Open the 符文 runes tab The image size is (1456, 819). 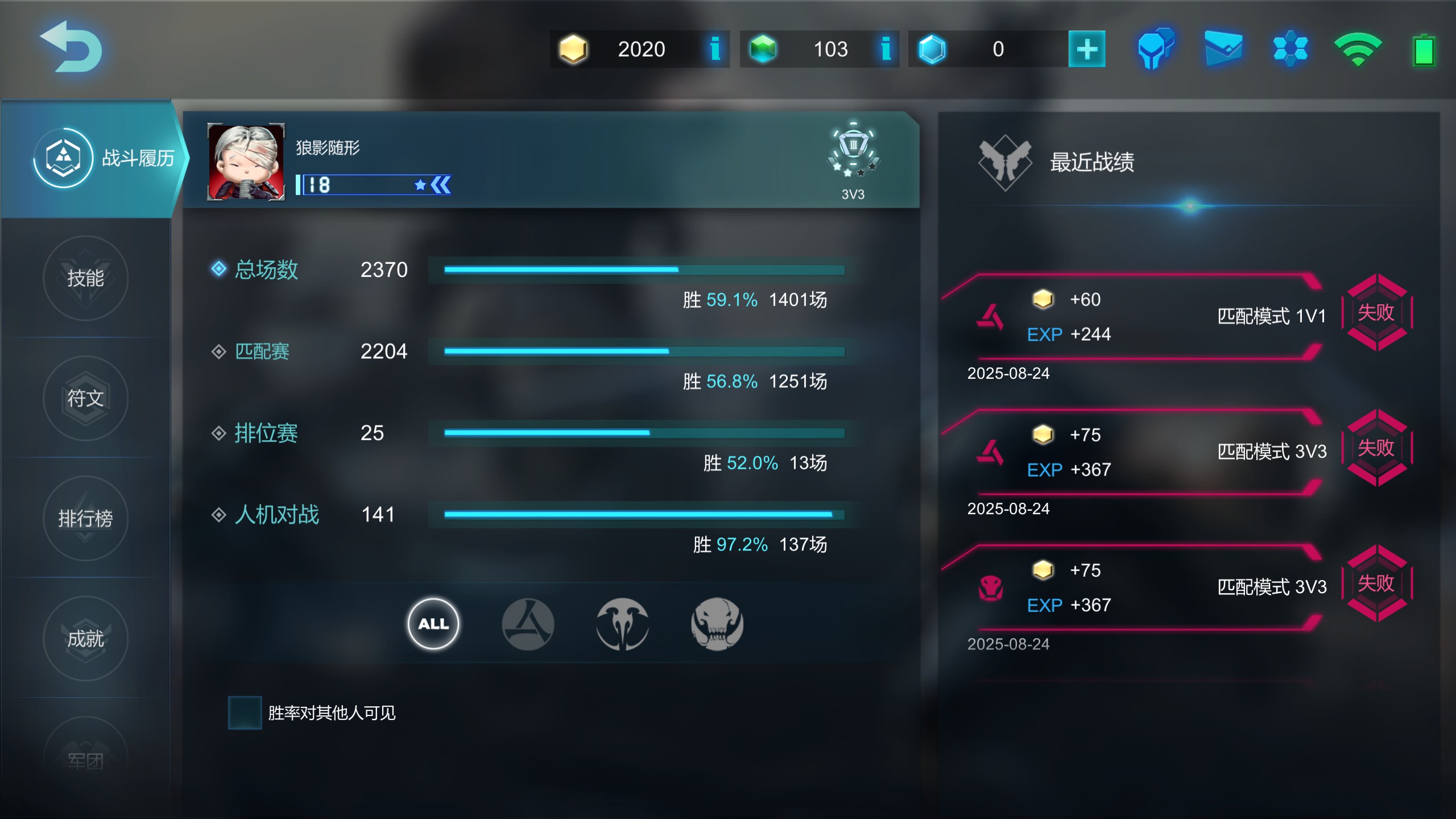85,398
